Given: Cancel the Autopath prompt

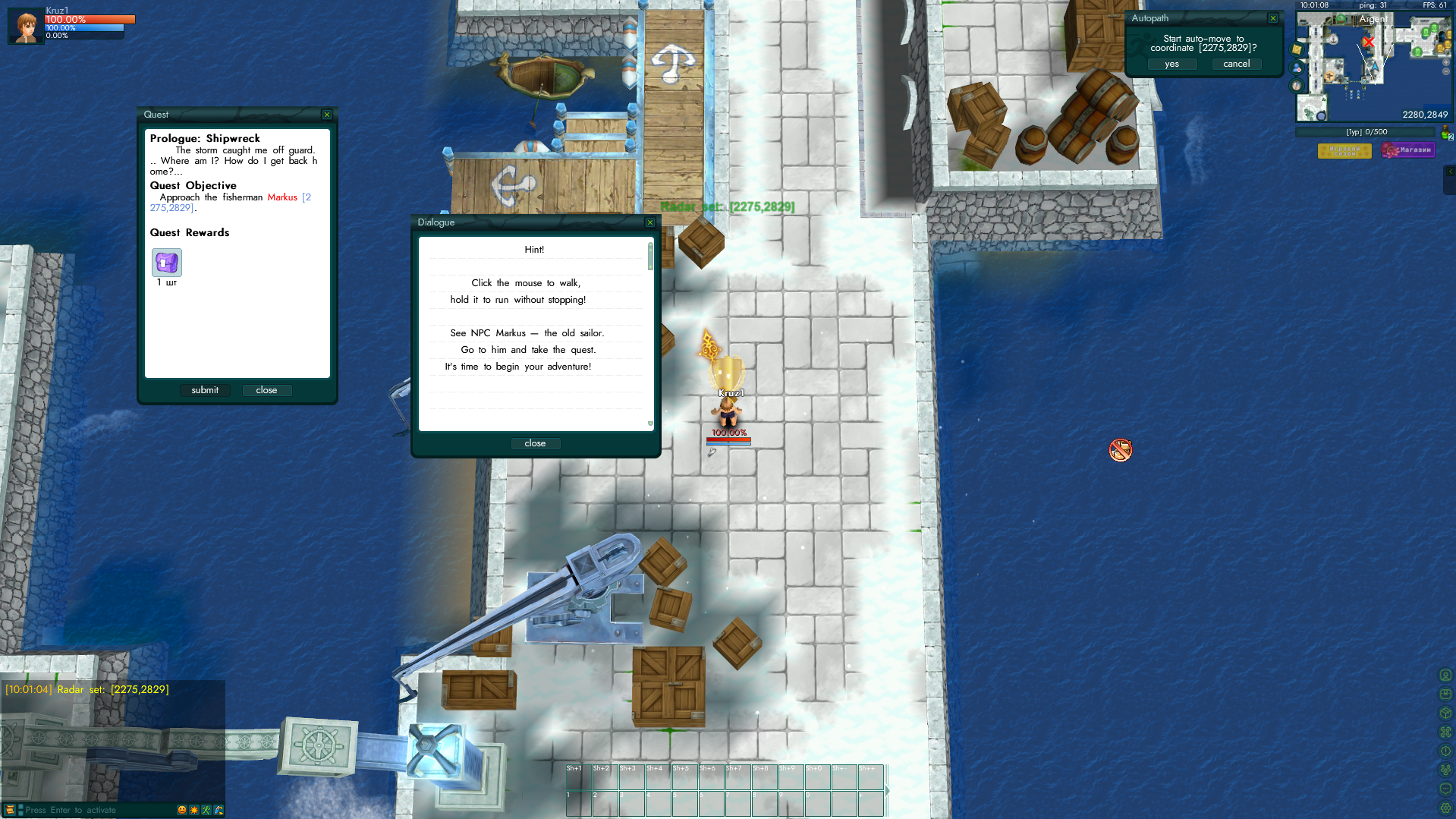Looking at the screenshot, I should click(1236, 65).
